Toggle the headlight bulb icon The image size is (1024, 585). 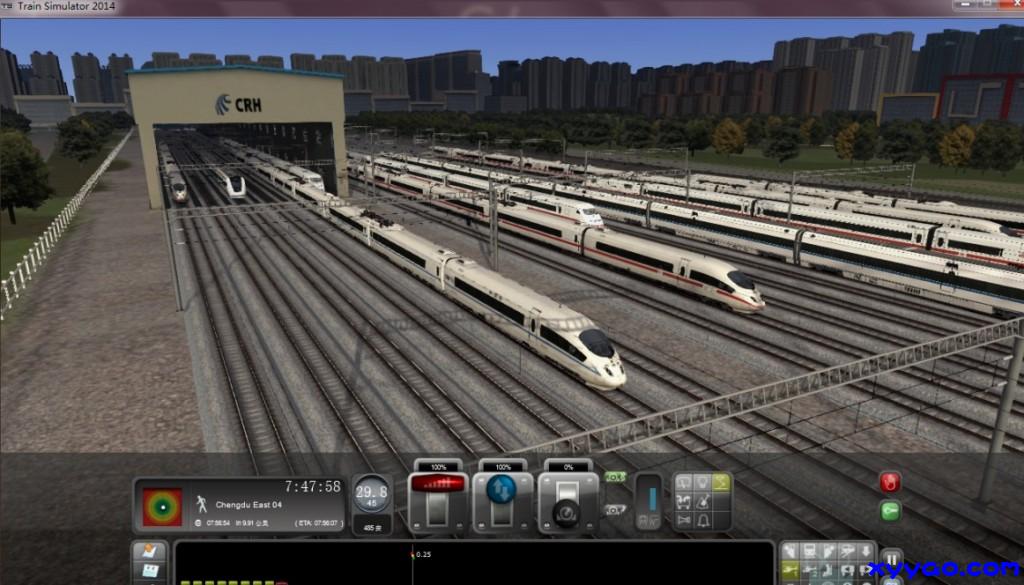tap(703, 482)
